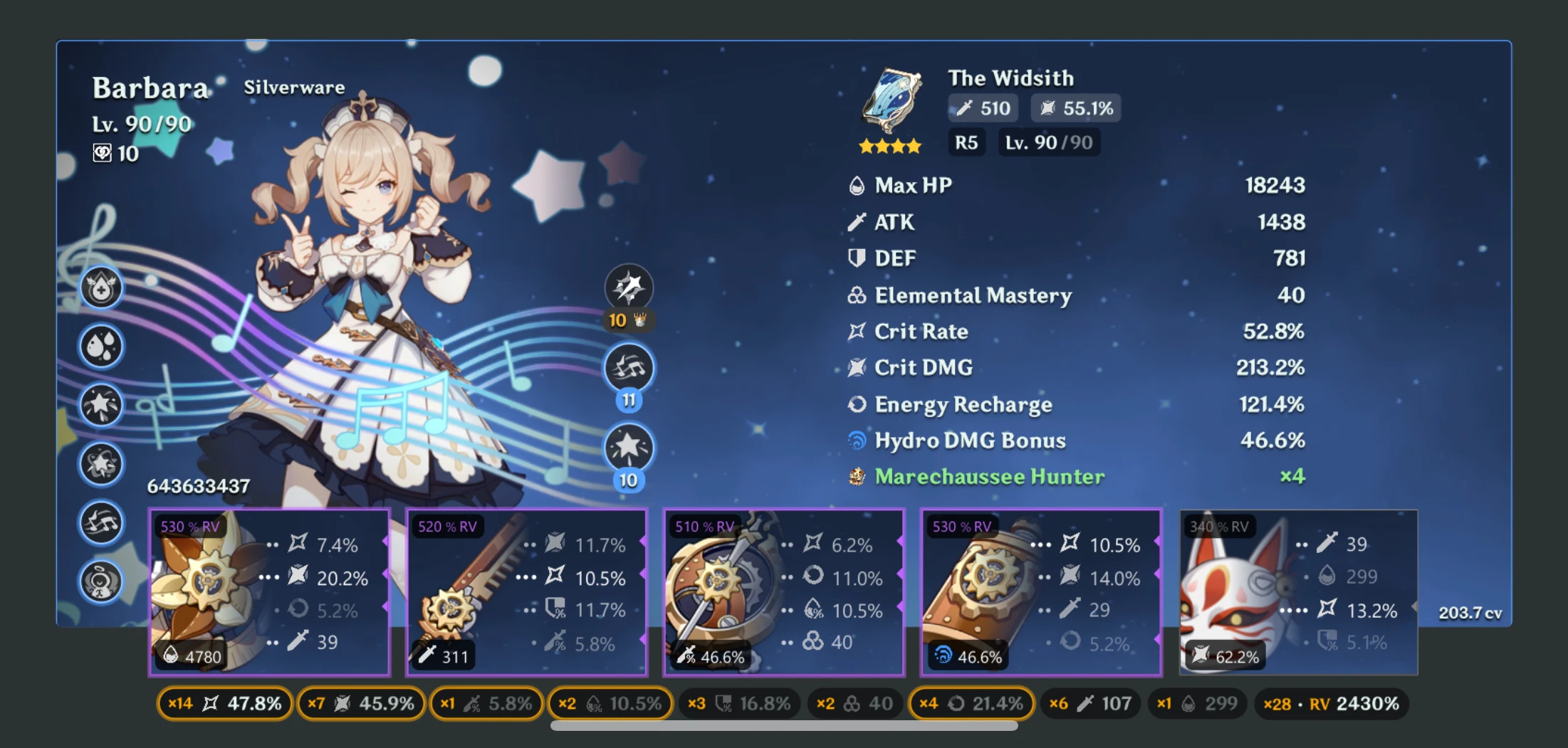Click the x6 flat ATK 107 chip
This screenshot has width=1568, height=748.
click(x=1090, y=704)
